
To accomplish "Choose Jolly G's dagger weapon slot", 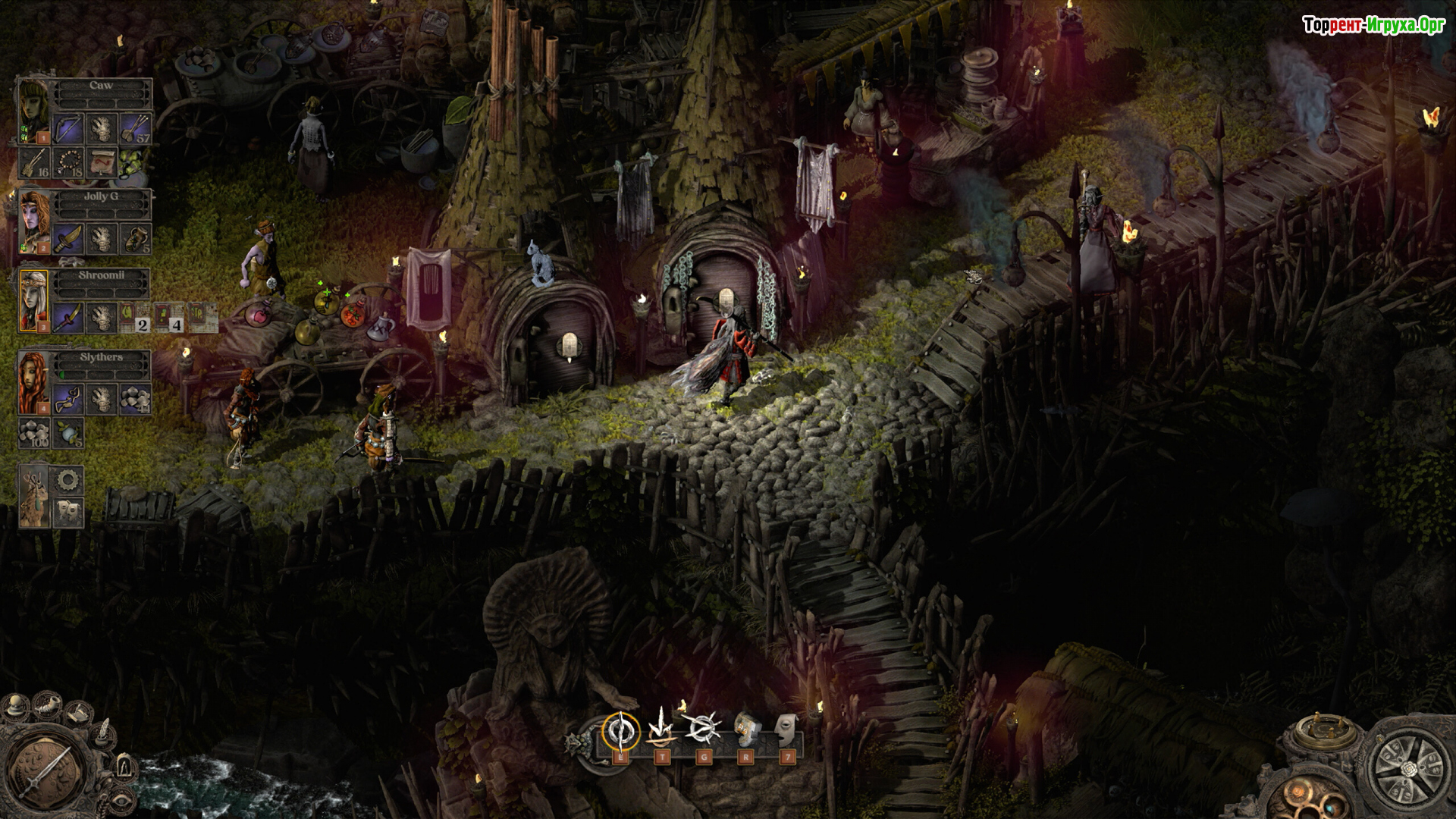I will pyautogui.click(x=68, y=239).
